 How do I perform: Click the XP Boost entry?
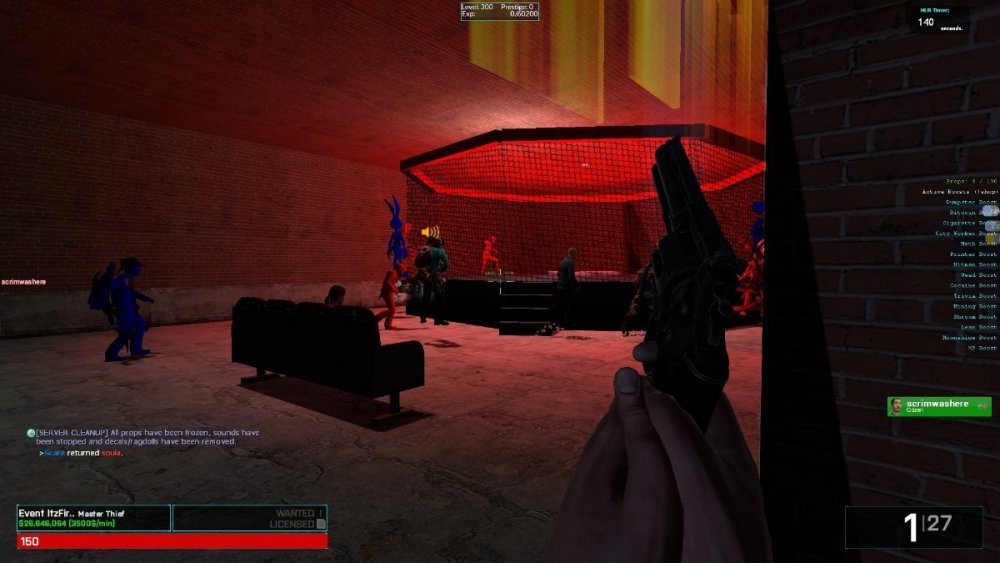980,348
